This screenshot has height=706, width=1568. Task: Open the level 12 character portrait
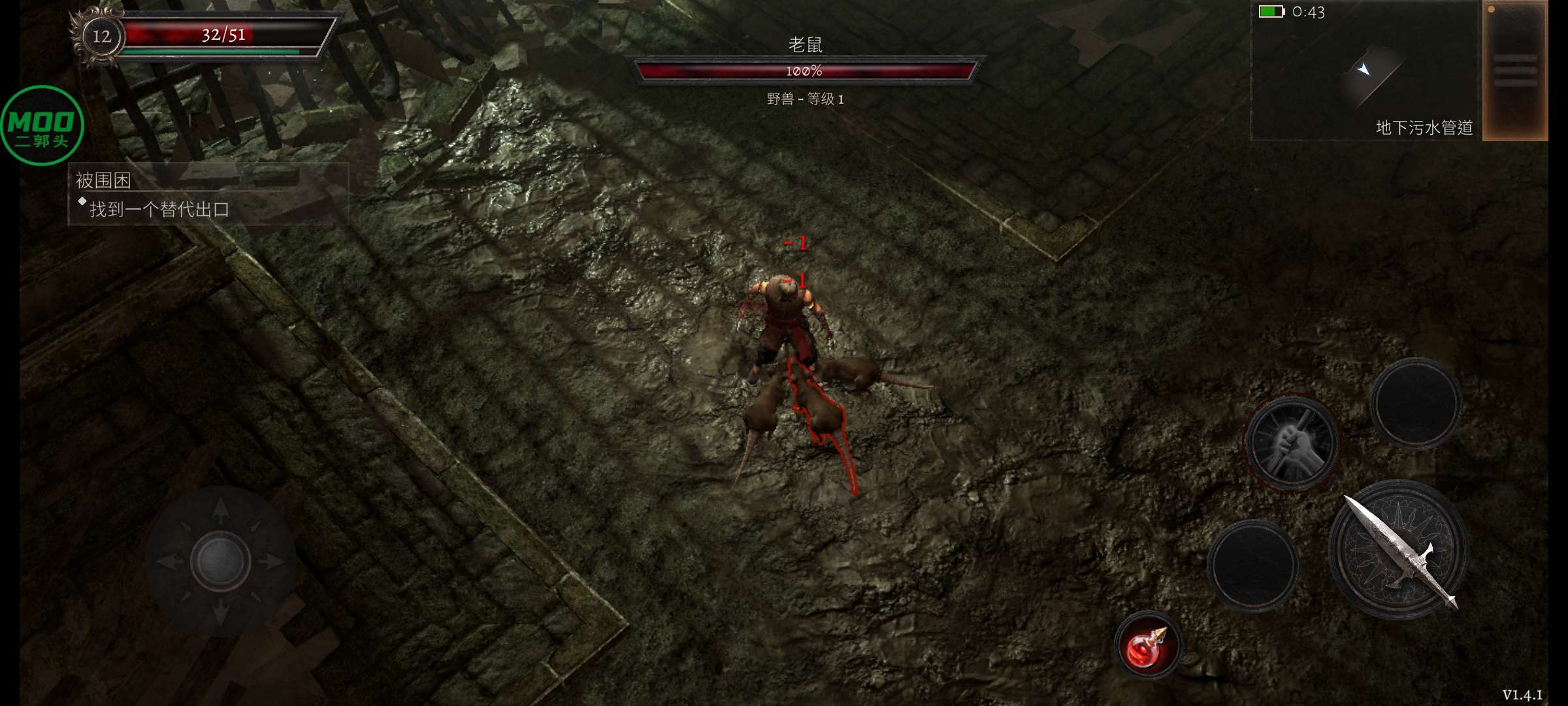[x=101, y=36]
